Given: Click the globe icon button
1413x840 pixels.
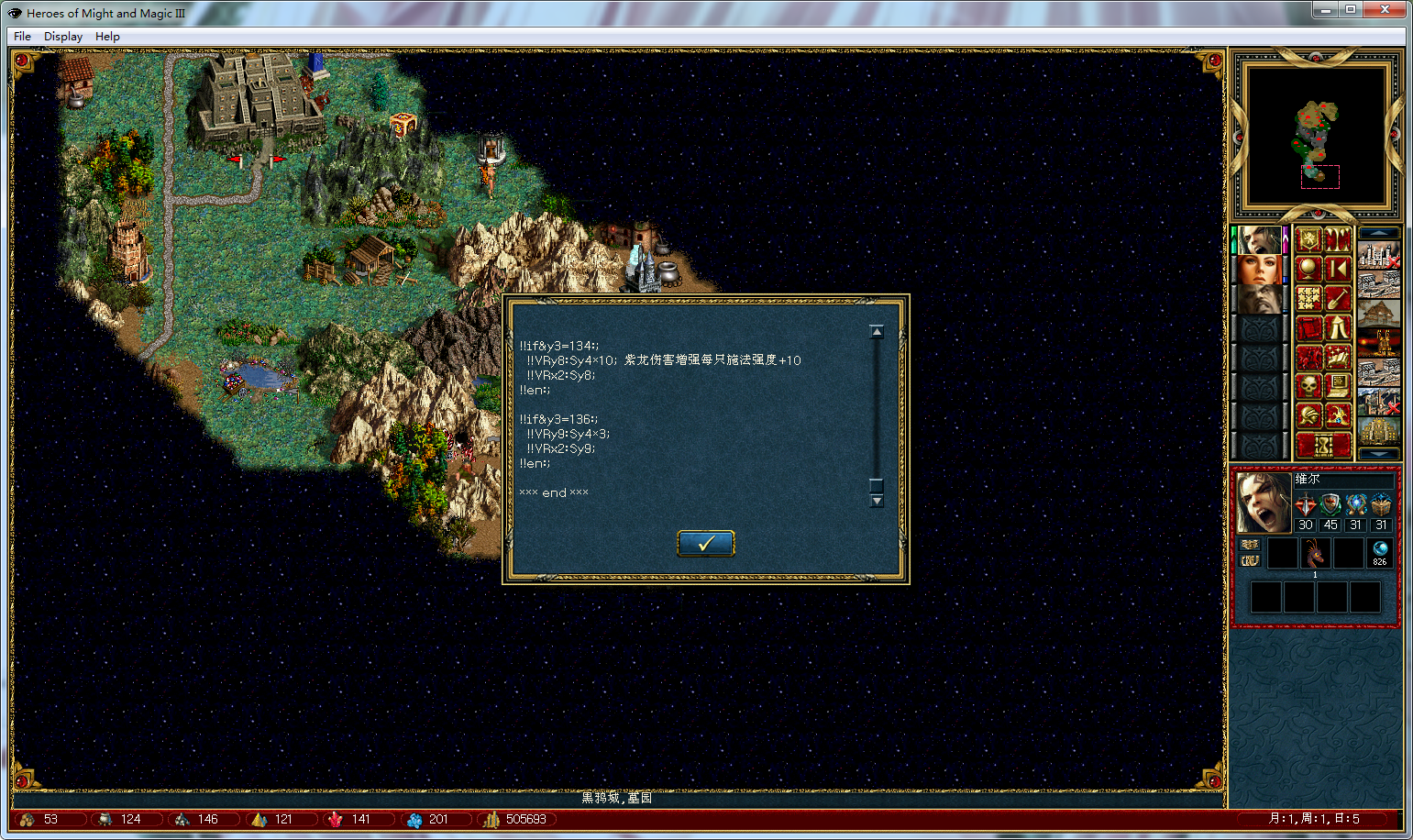Looking at the screenshot, I should click(x=1308, y=269).
